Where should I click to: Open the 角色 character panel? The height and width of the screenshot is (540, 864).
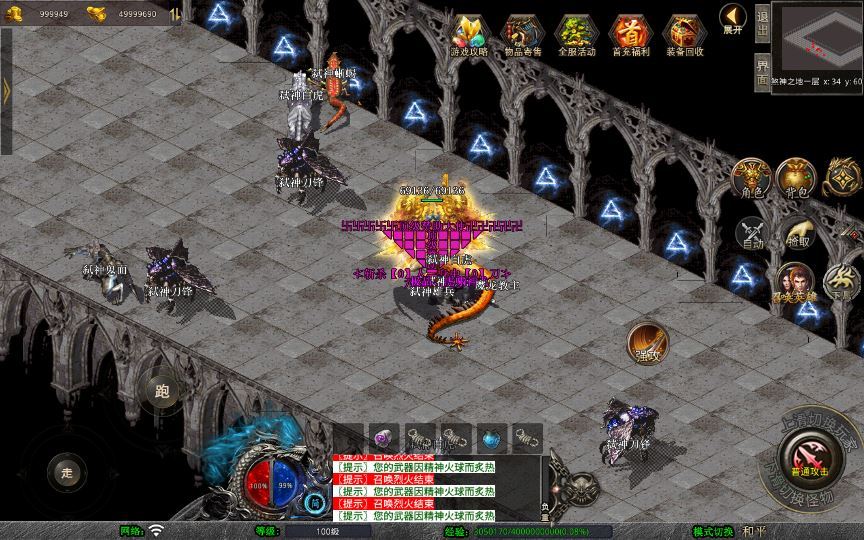pos(750,177)
